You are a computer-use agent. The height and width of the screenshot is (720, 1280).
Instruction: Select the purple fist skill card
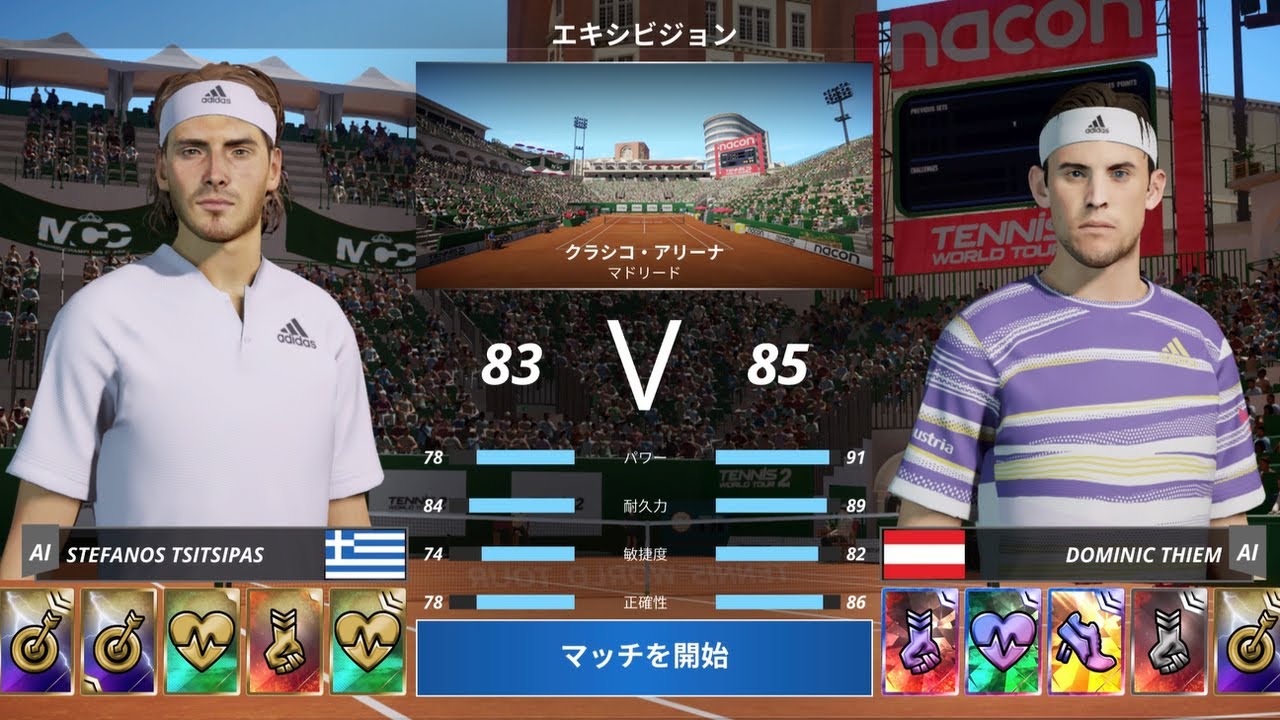pos(920,641)
